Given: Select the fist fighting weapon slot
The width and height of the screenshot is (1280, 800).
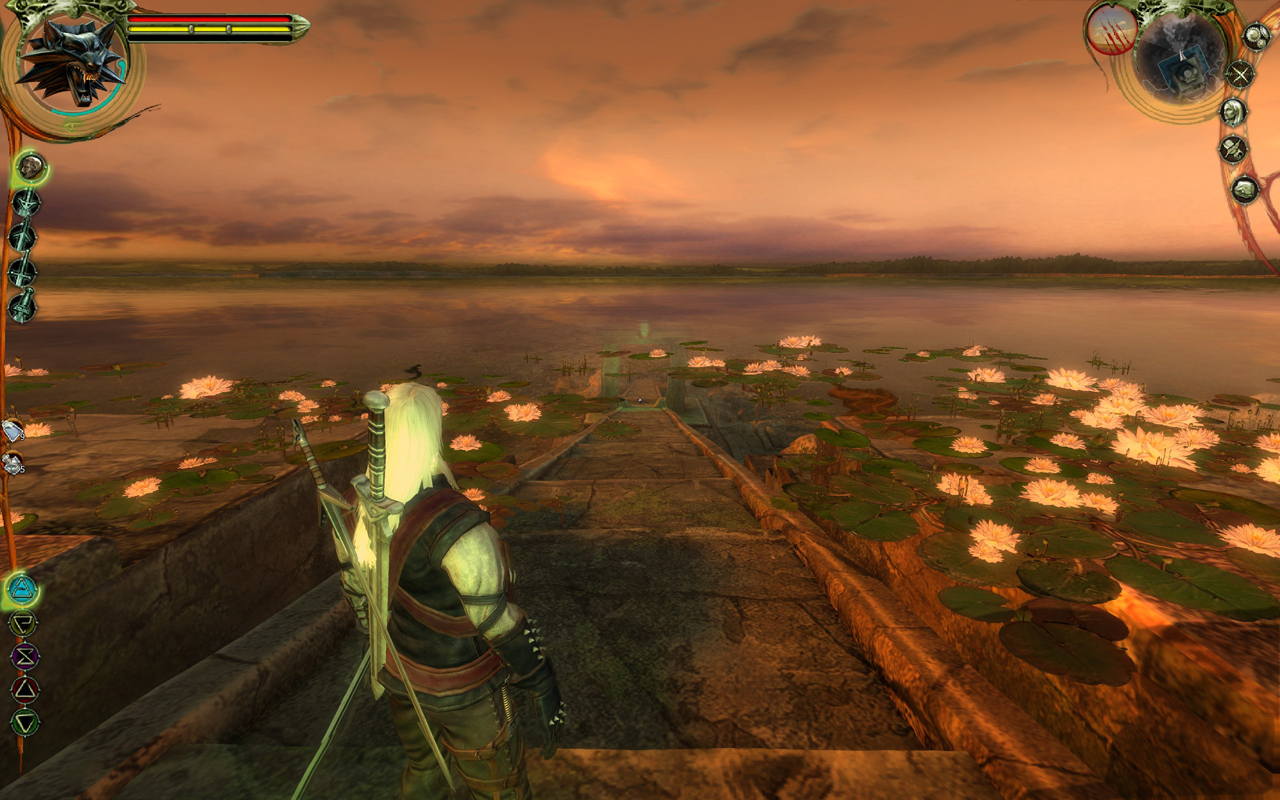Looking at the screenshot, I should 31,167.
